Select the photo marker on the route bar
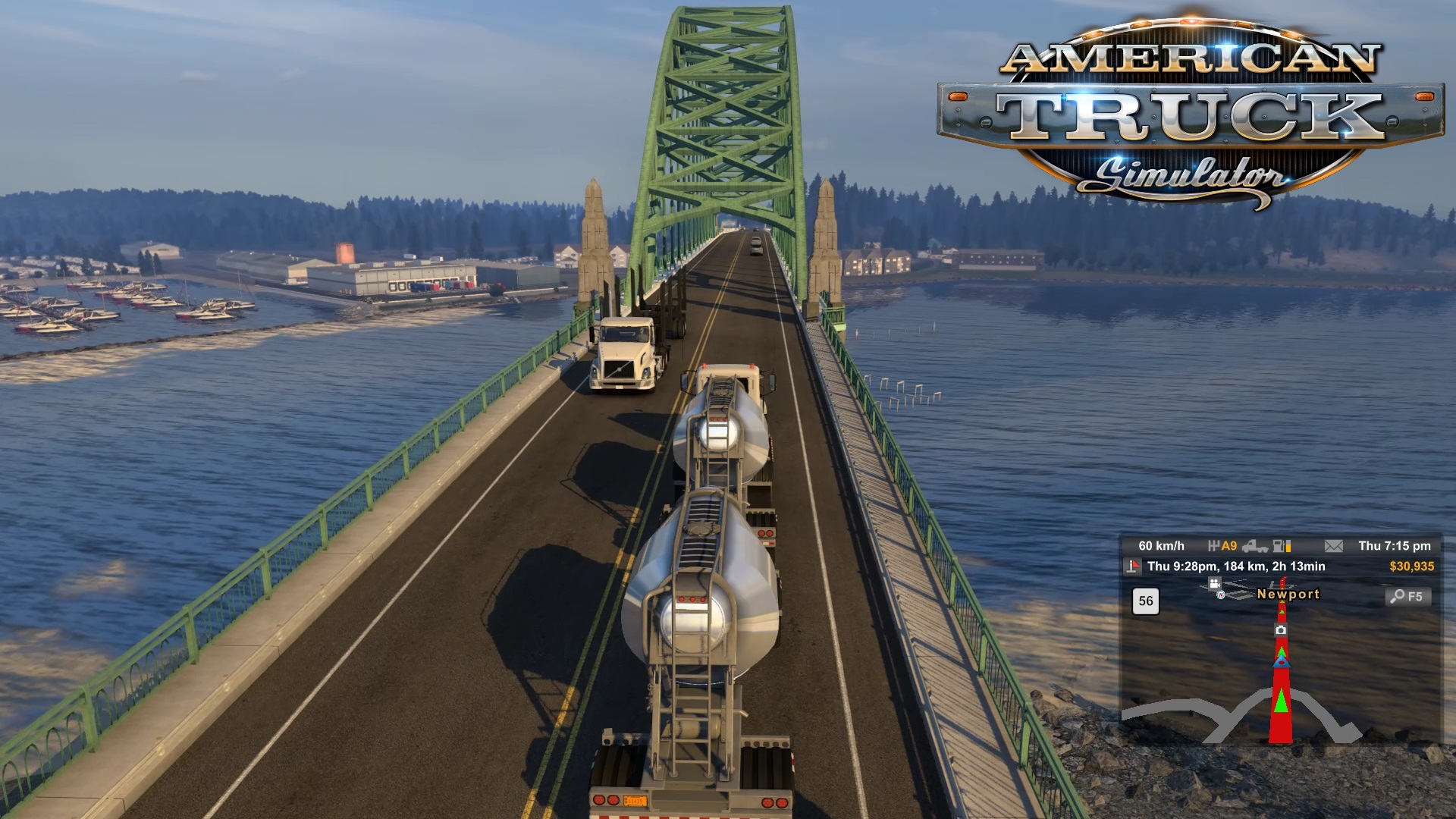The width and height of the screenshot is (1456, 819). (x=1281, y=630)
